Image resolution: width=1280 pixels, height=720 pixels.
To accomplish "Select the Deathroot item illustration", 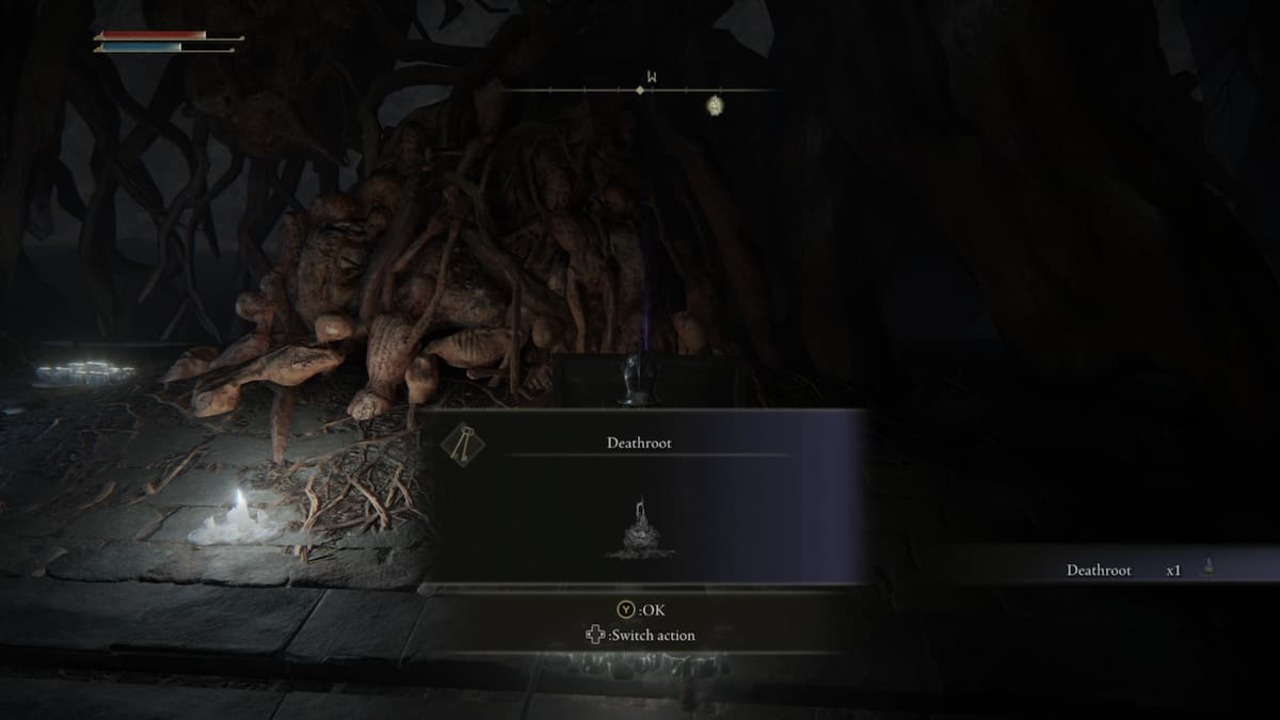I will tap(640, 522).
